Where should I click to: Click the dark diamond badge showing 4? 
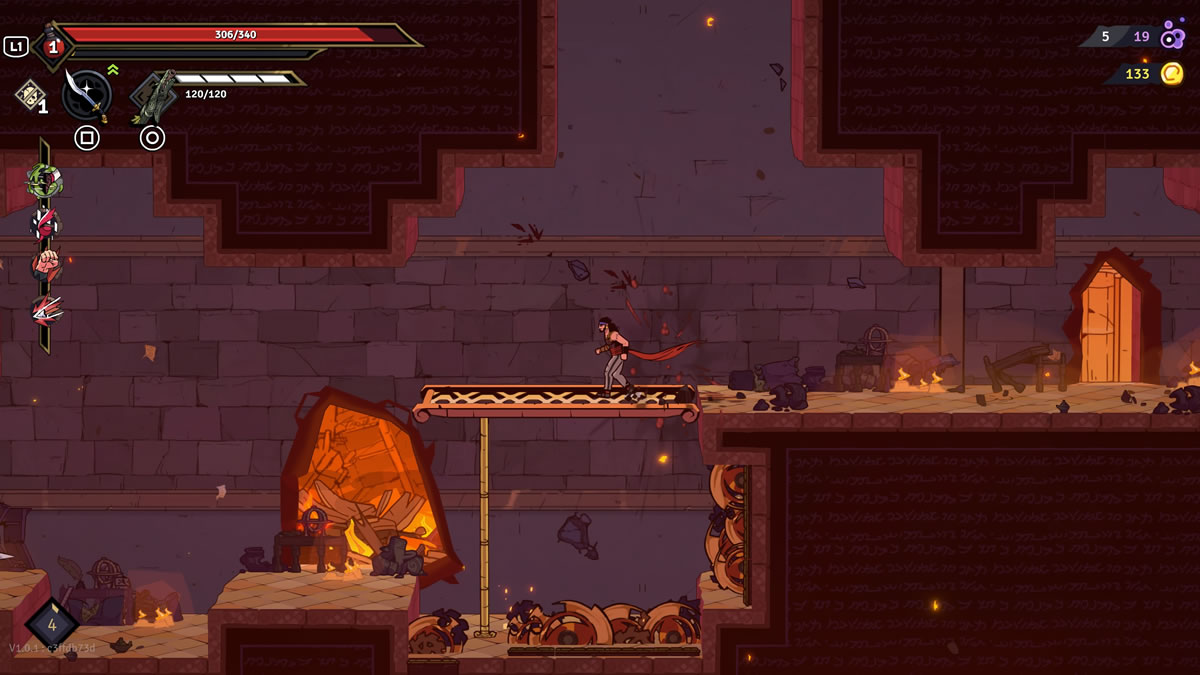(52, 624)
